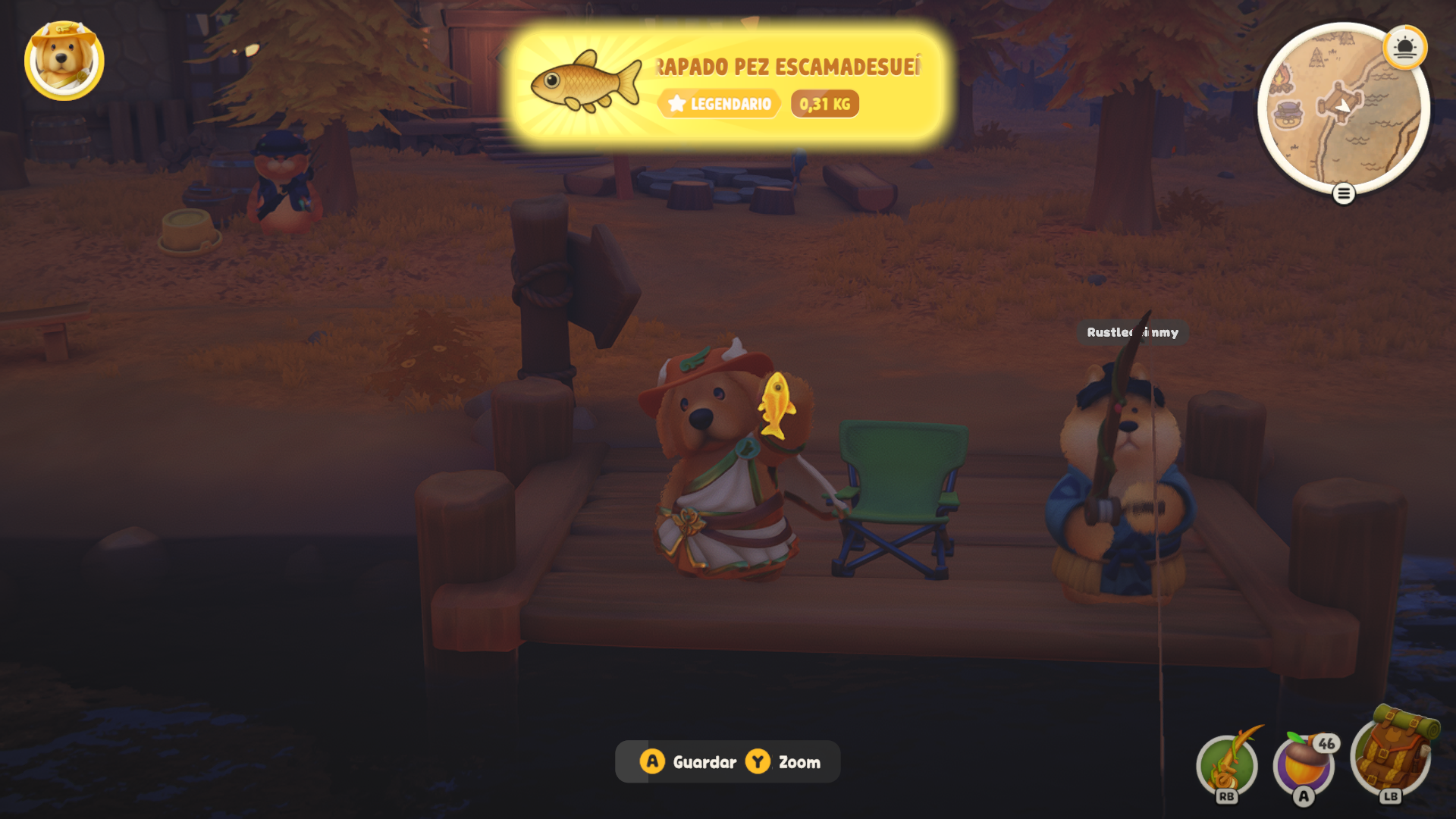Open the dog character profile portrait
This screenshot has width=1456, height=819.
point(64,60)
